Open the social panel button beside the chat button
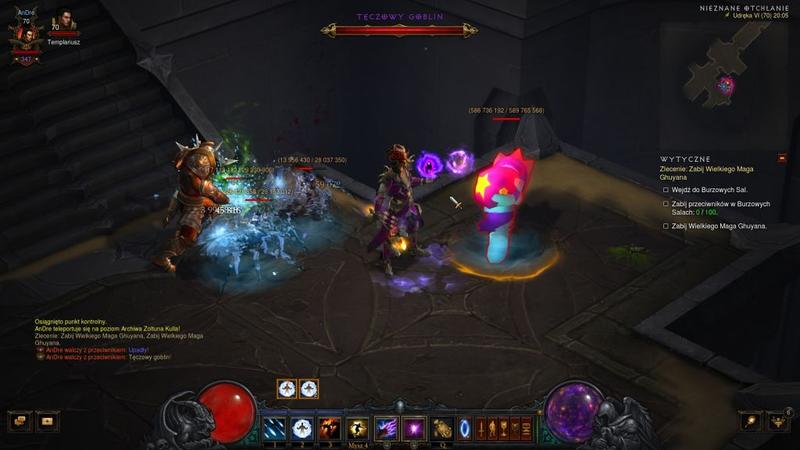The image size is (800, 450). (48, 421)
